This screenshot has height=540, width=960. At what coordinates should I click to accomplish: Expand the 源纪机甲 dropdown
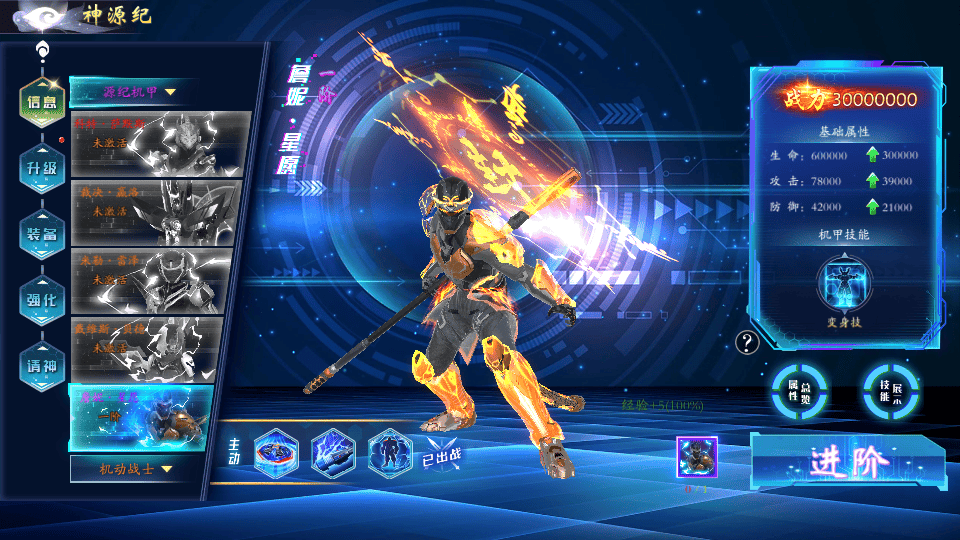[135, 92]
